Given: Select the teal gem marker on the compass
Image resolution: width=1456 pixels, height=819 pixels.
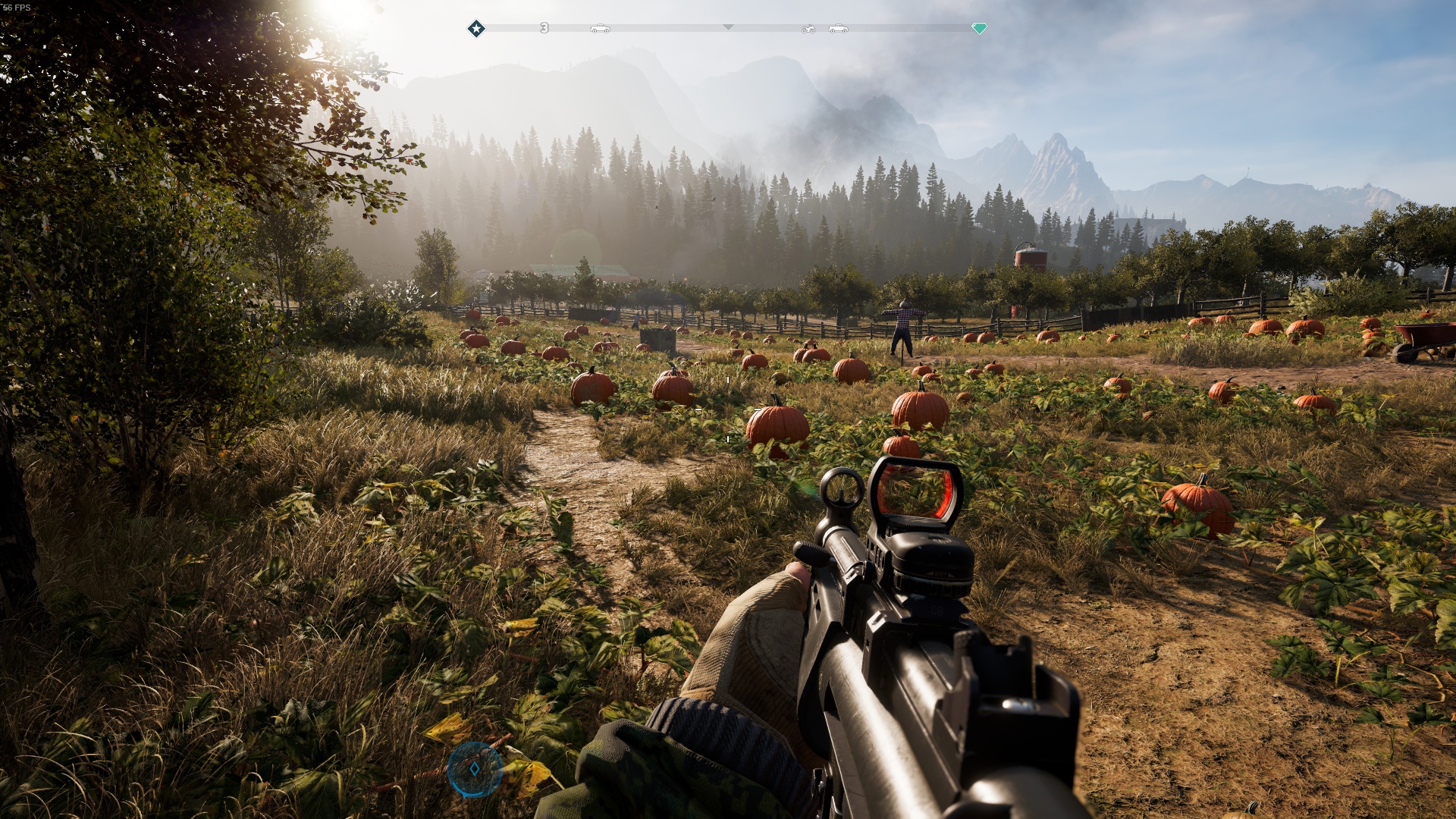Looking at the screenshot, I should (979, 29).
